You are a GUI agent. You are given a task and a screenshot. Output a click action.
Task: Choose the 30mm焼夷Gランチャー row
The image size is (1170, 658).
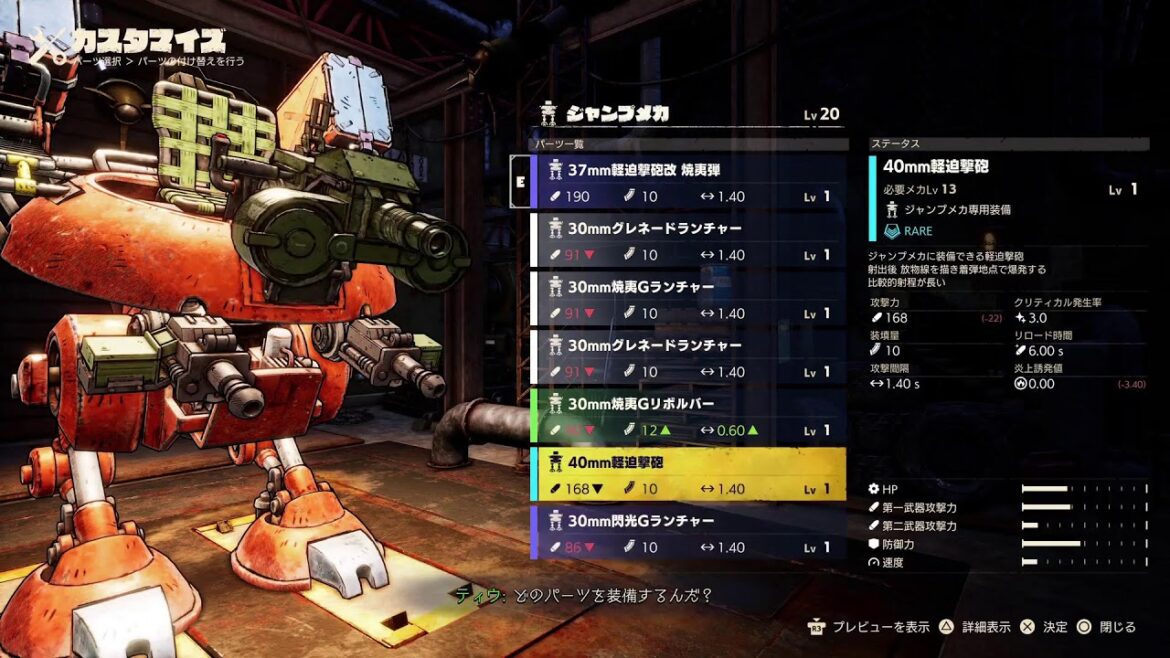point(687,299)
